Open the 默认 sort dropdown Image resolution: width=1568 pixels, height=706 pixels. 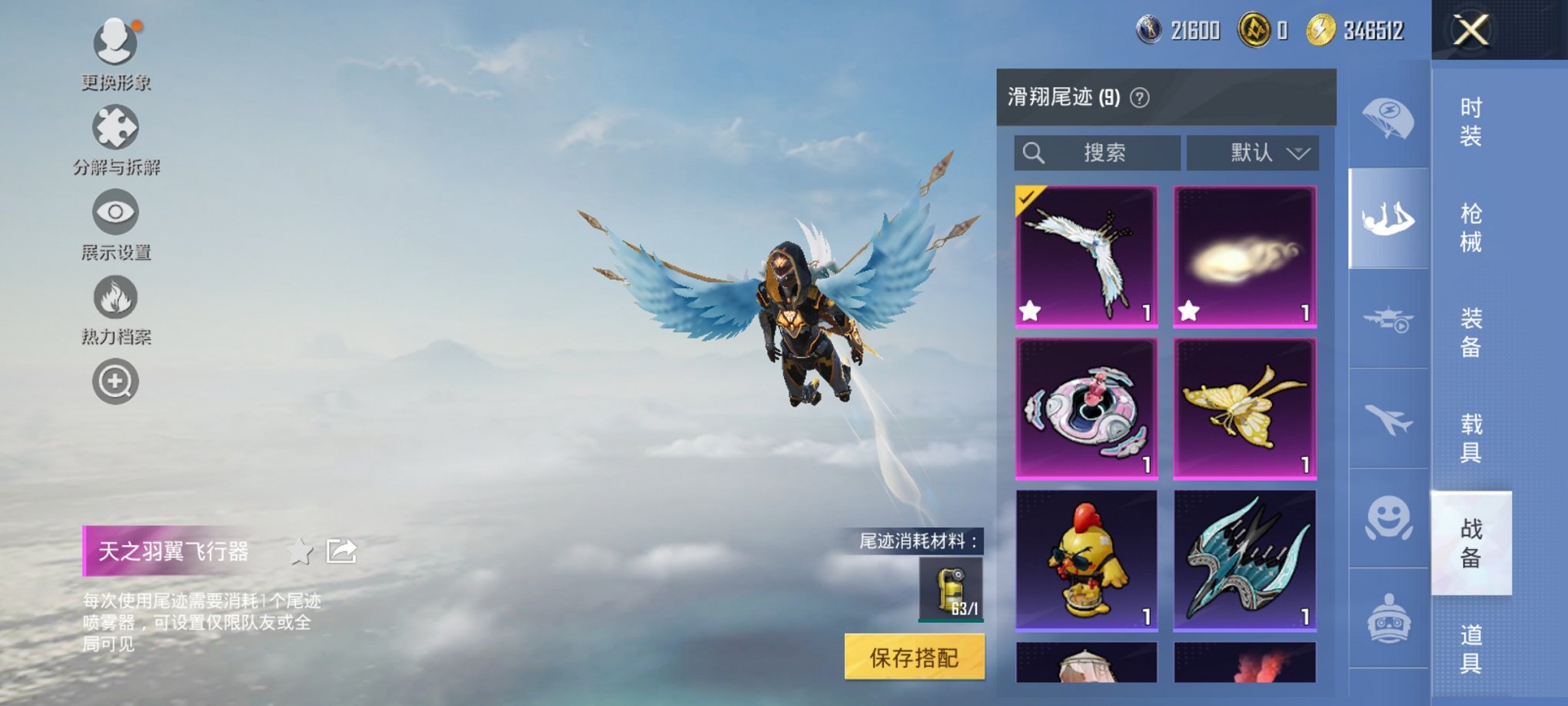point(1253,153)
